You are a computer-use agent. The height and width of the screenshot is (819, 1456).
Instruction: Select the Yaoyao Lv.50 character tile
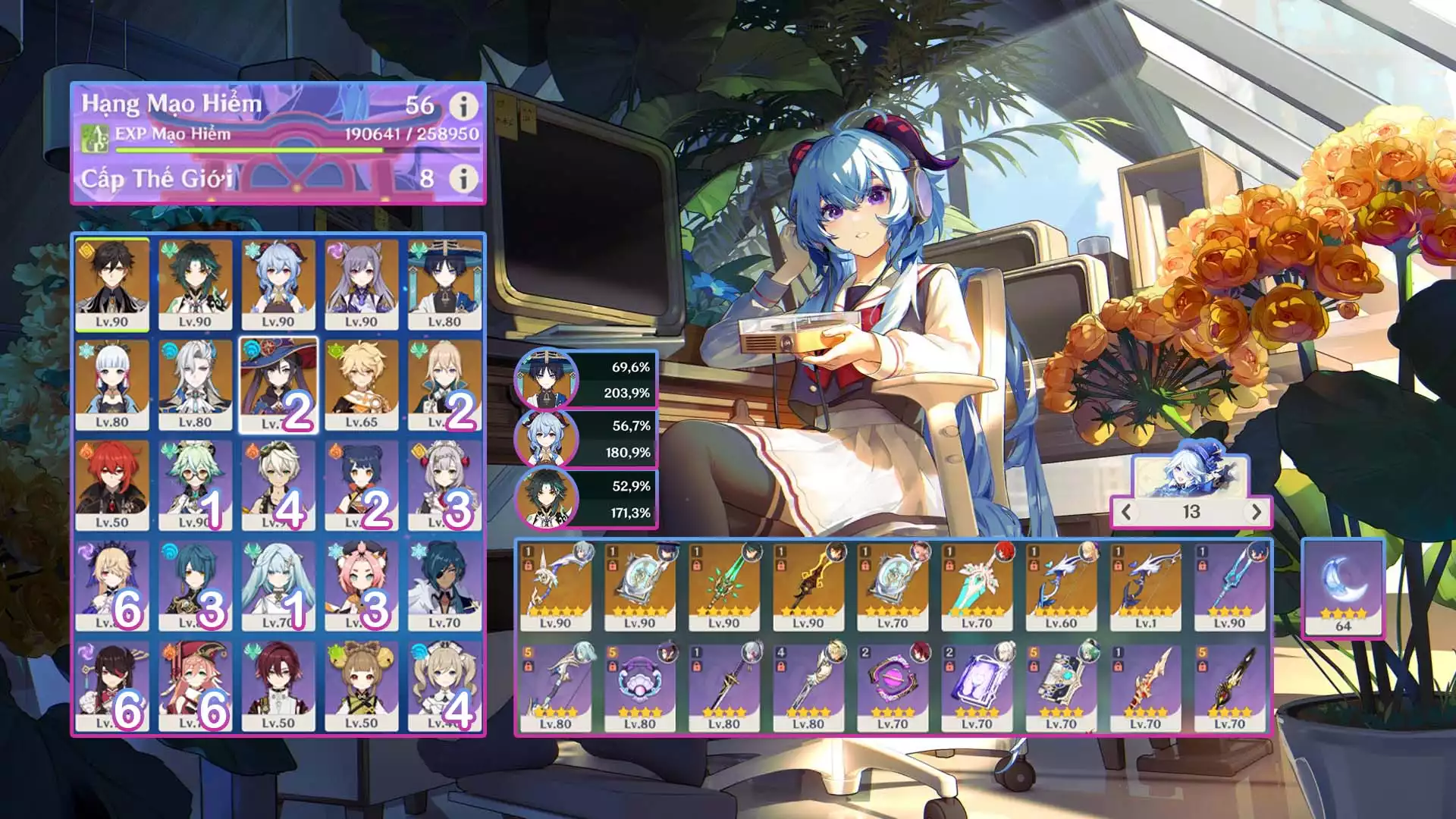(x=362, y=686)
